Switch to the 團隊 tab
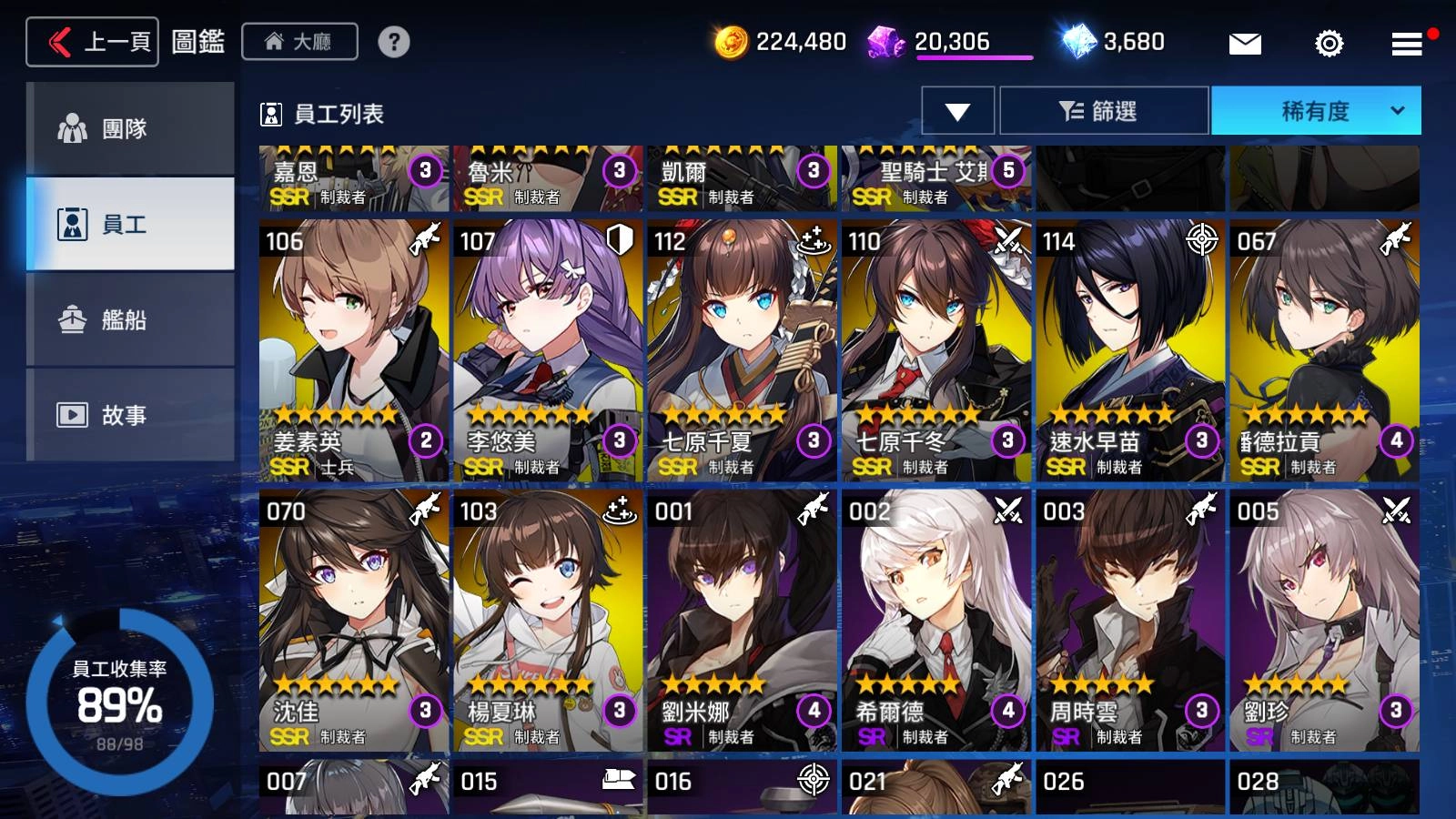The image size is (1456, 819). click(130, 128)
